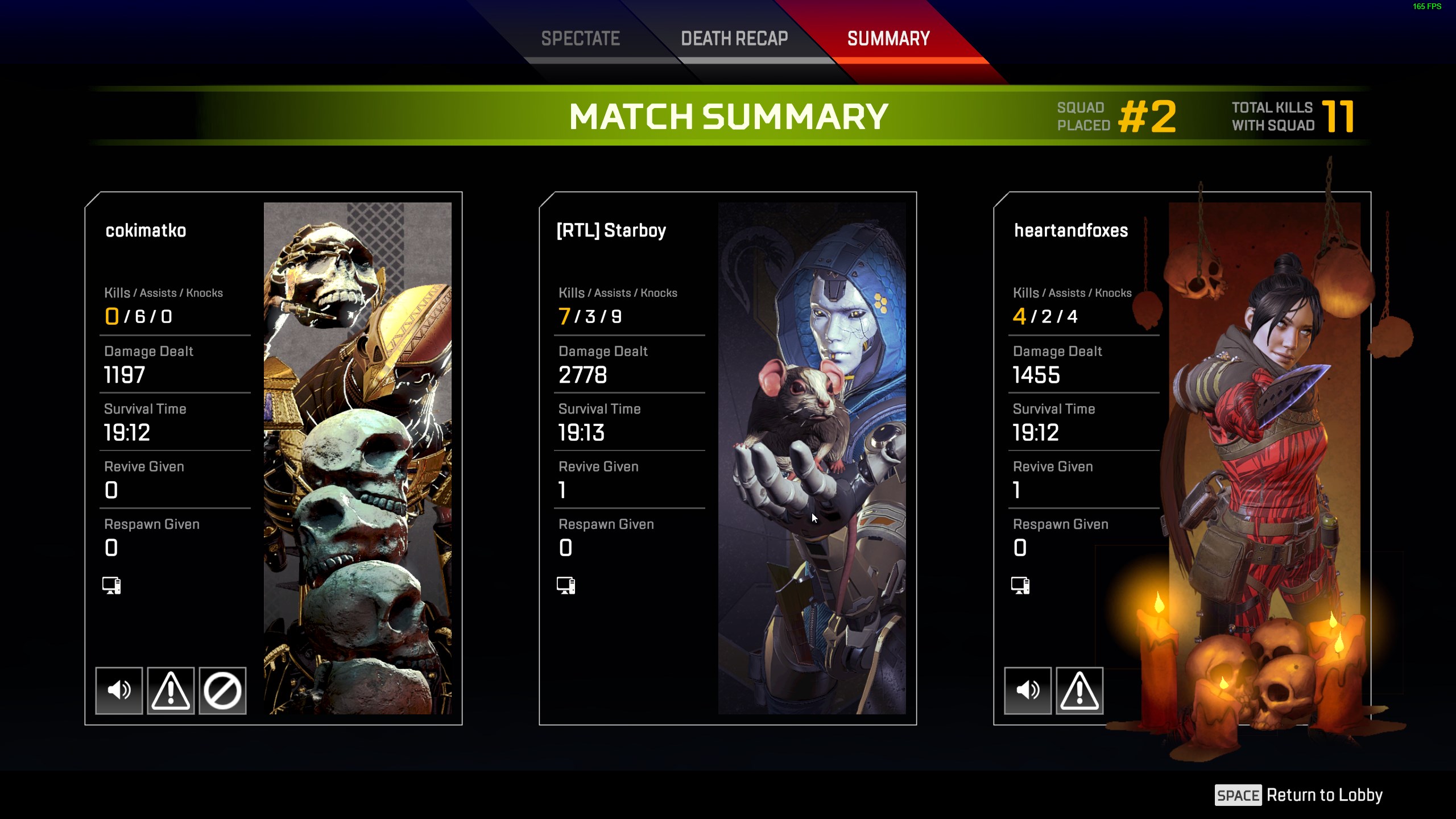Report cokimatko using the warning triangle
The image size is (1456, 819).
click(x=171, y=690)
